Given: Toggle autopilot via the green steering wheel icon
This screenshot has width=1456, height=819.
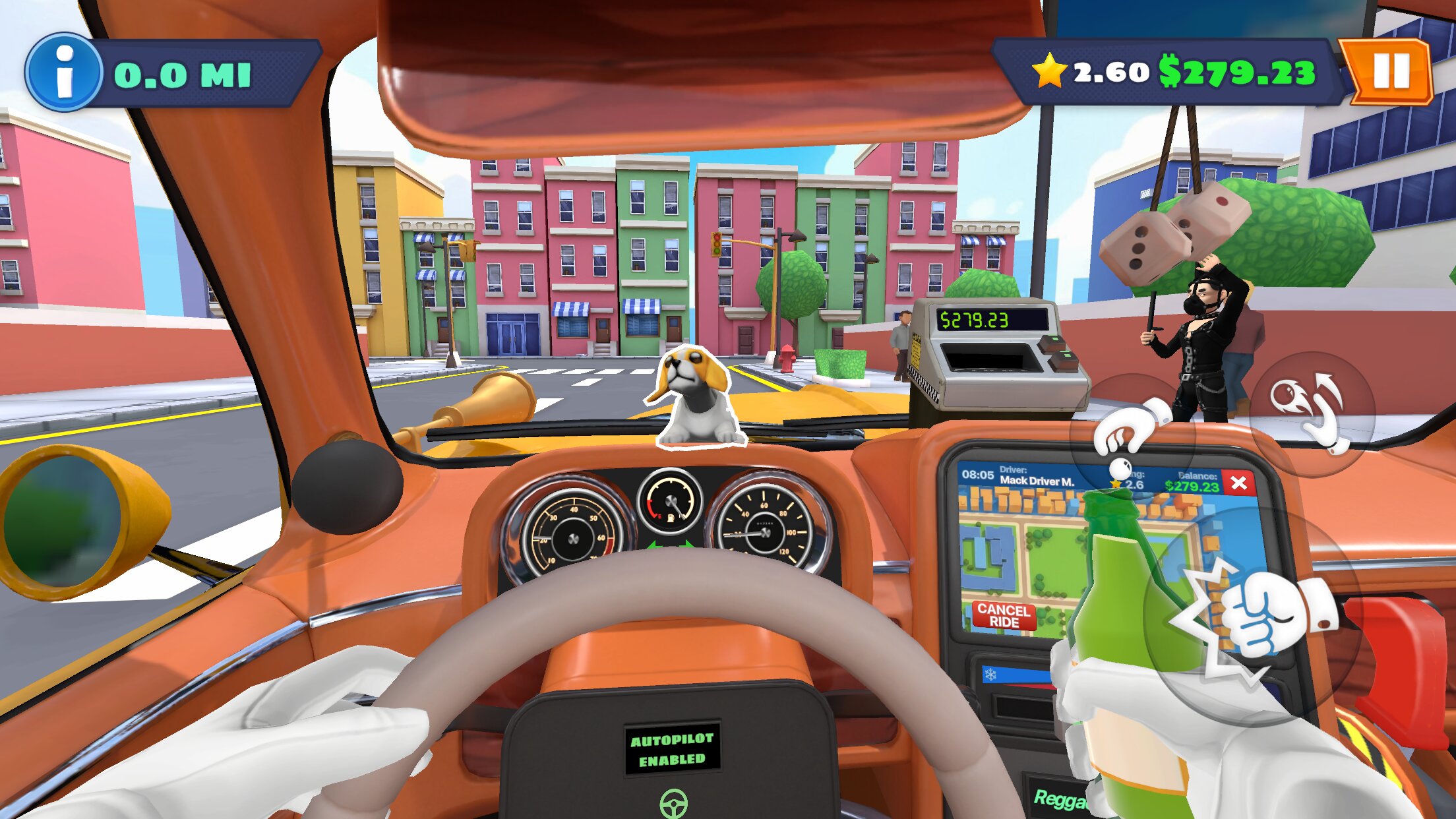Looking at the screenshot, I should [x=673, y=803].
